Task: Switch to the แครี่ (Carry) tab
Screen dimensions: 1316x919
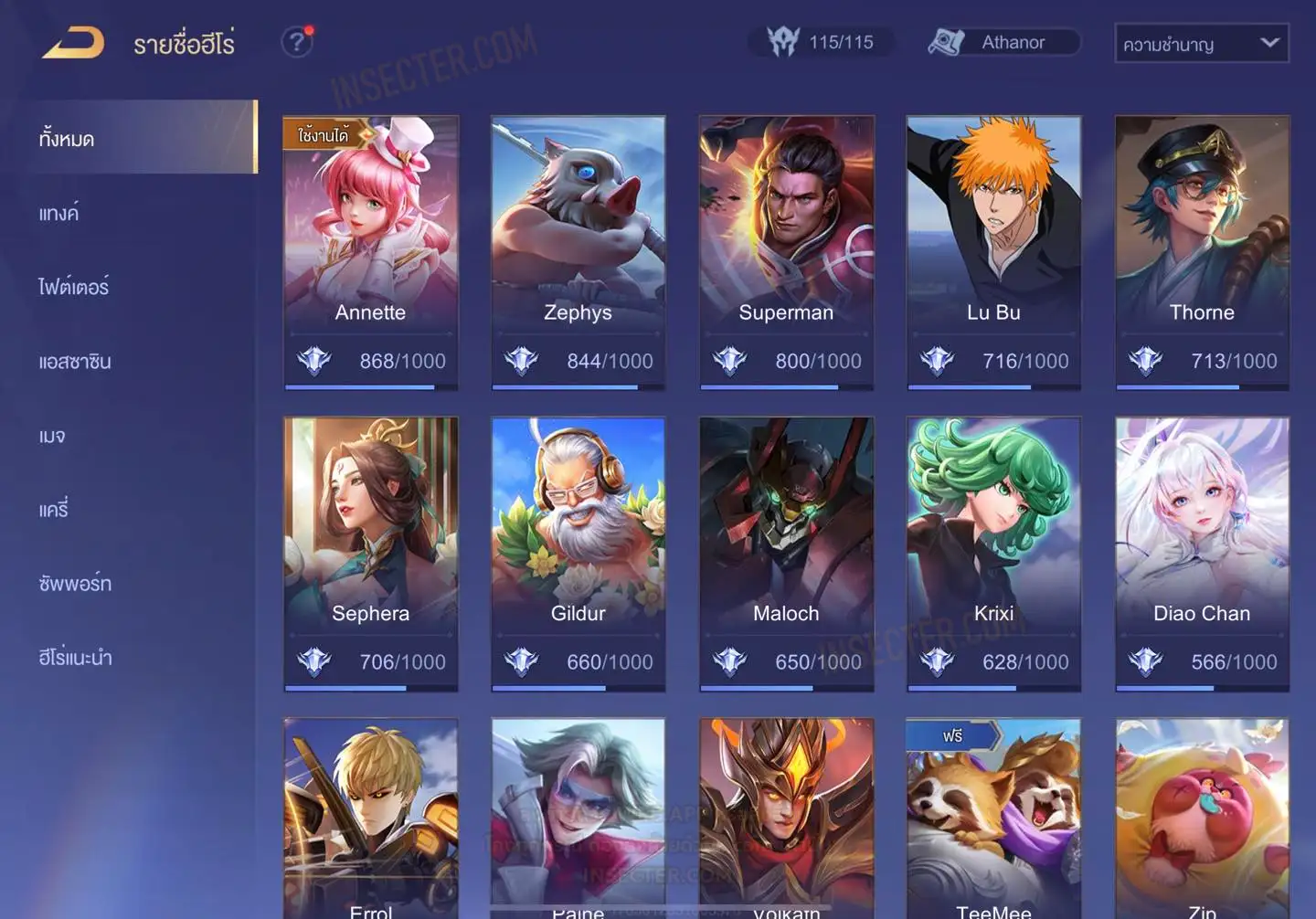Action: tap(54, 510)
